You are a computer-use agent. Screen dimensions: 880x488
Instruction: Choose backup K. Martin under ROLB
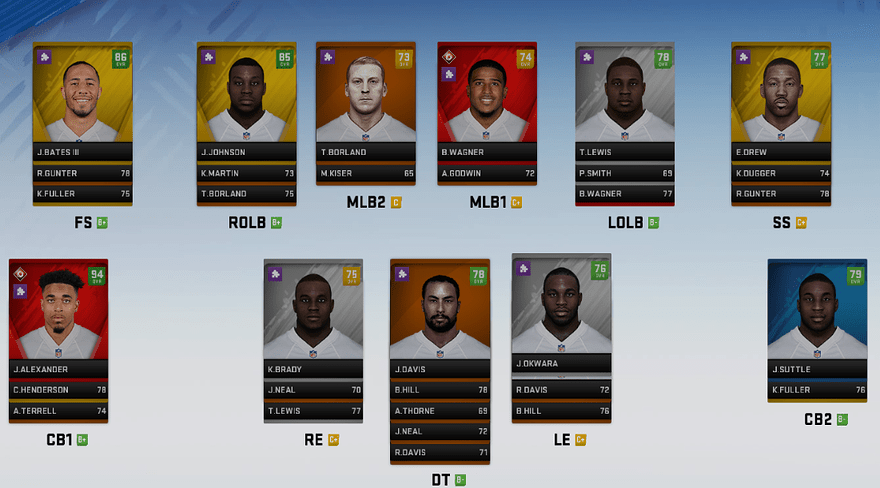pyautogui.click(x=246, y=173)
